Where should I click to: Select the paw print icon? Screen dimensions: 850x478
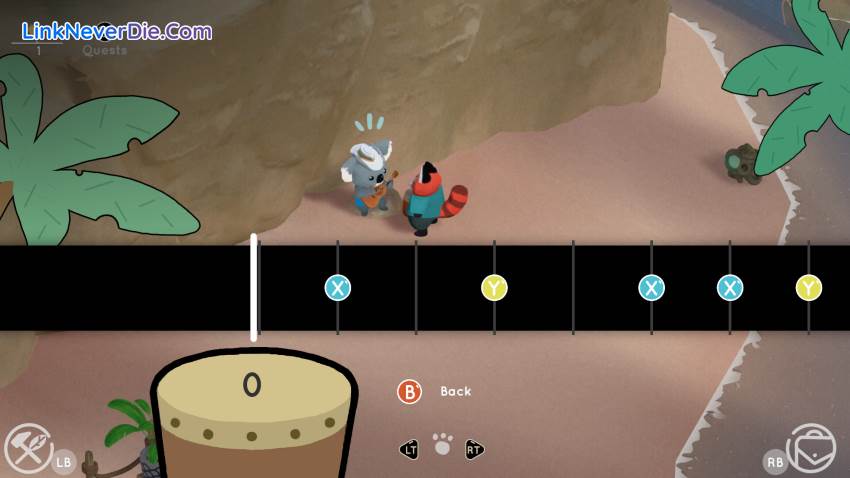click(x=442, y=445)
